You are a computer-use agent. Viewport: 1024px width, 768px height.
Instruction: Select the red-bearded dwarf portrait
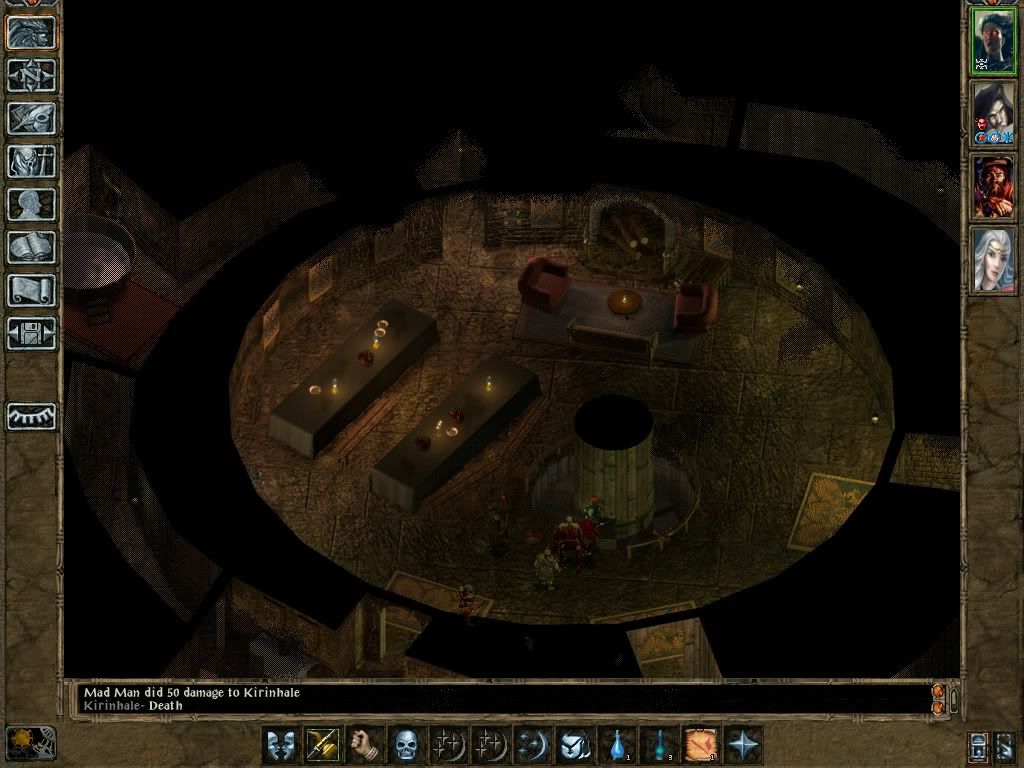pyautogui.click(x=994, y=187)
